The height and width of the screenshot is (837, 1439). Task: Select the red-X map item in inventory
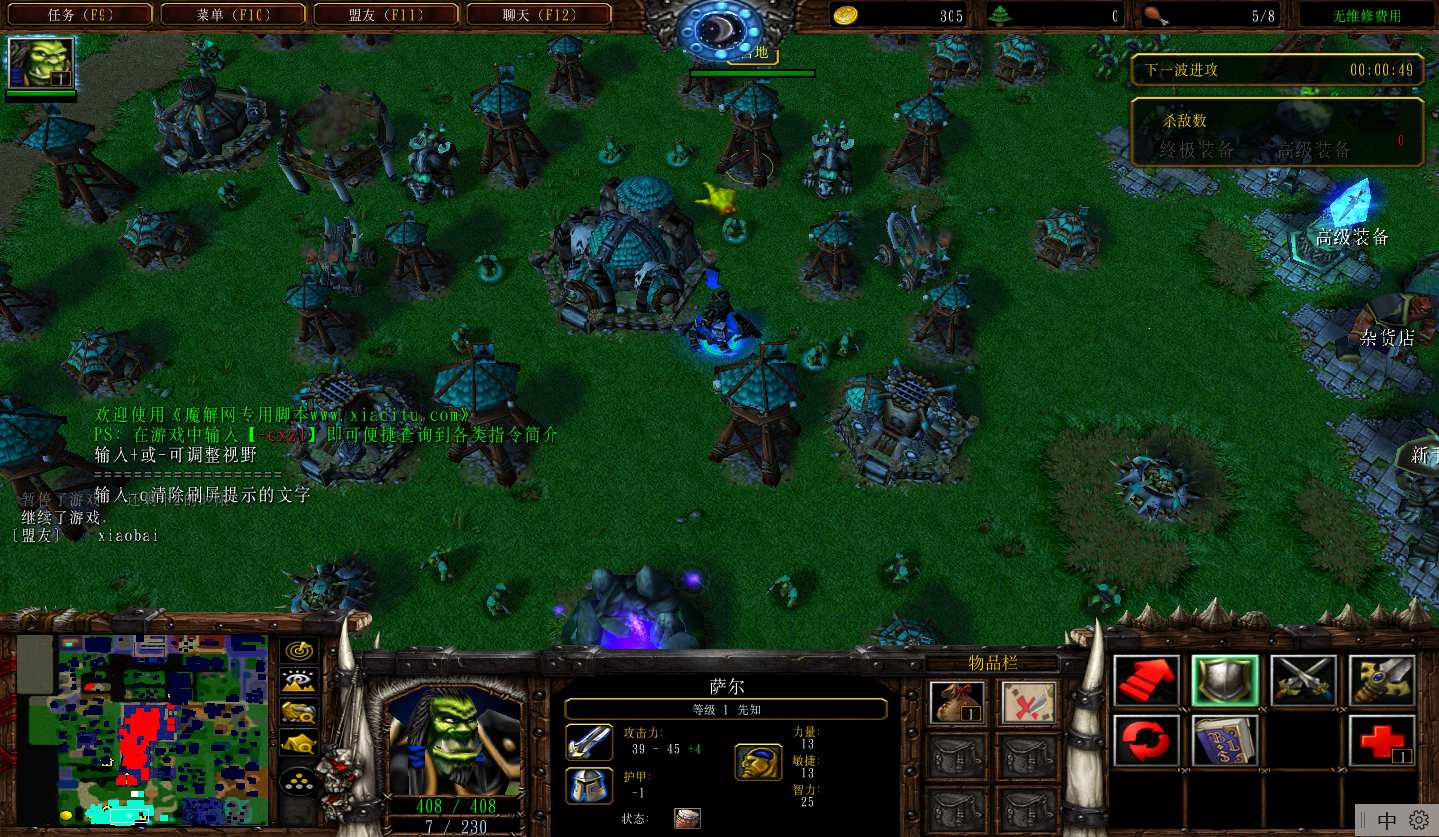[x=1029, y=703]
